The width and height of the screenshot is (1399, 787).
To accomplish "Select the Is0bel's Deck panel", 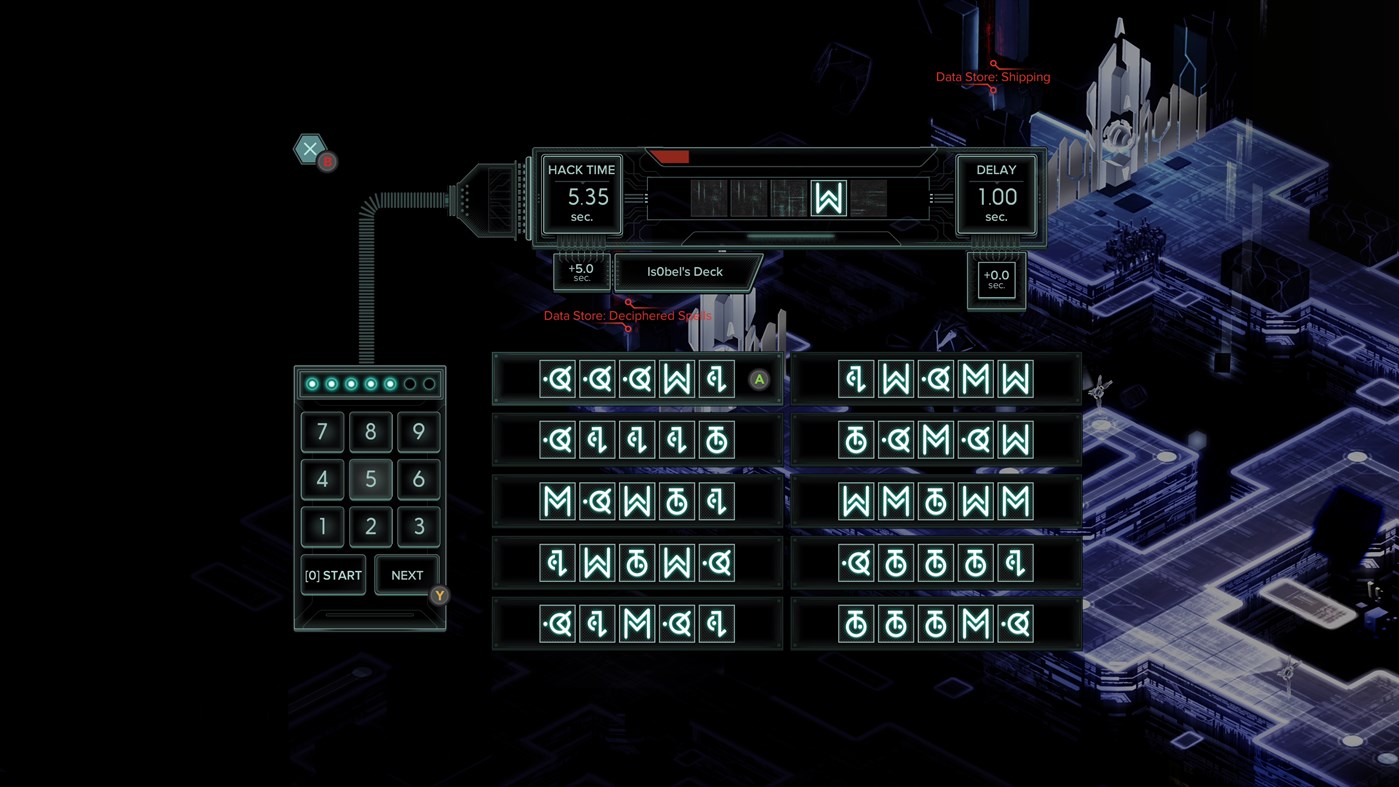I will tap(685, 272).
